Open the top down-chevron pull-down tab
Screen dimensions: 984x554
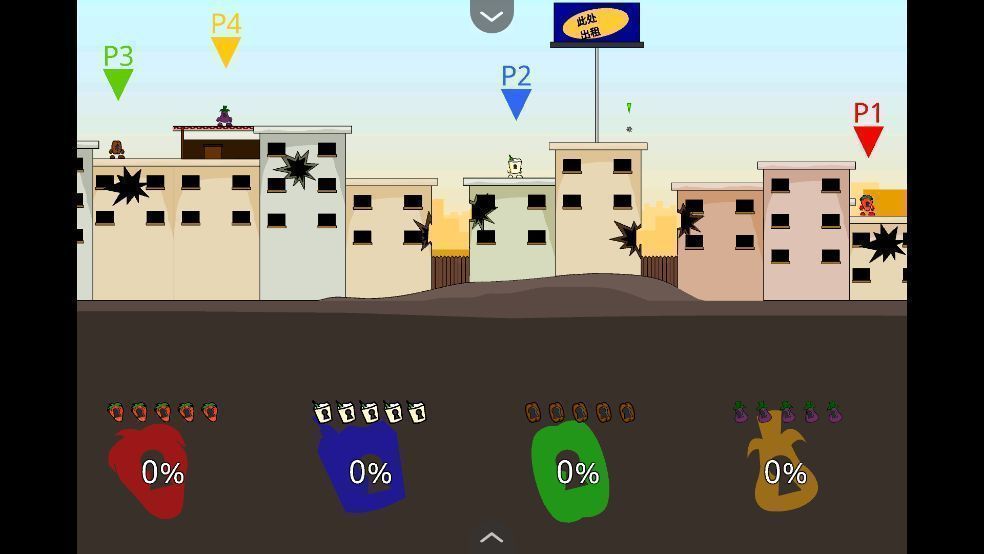tap(491, 15)
